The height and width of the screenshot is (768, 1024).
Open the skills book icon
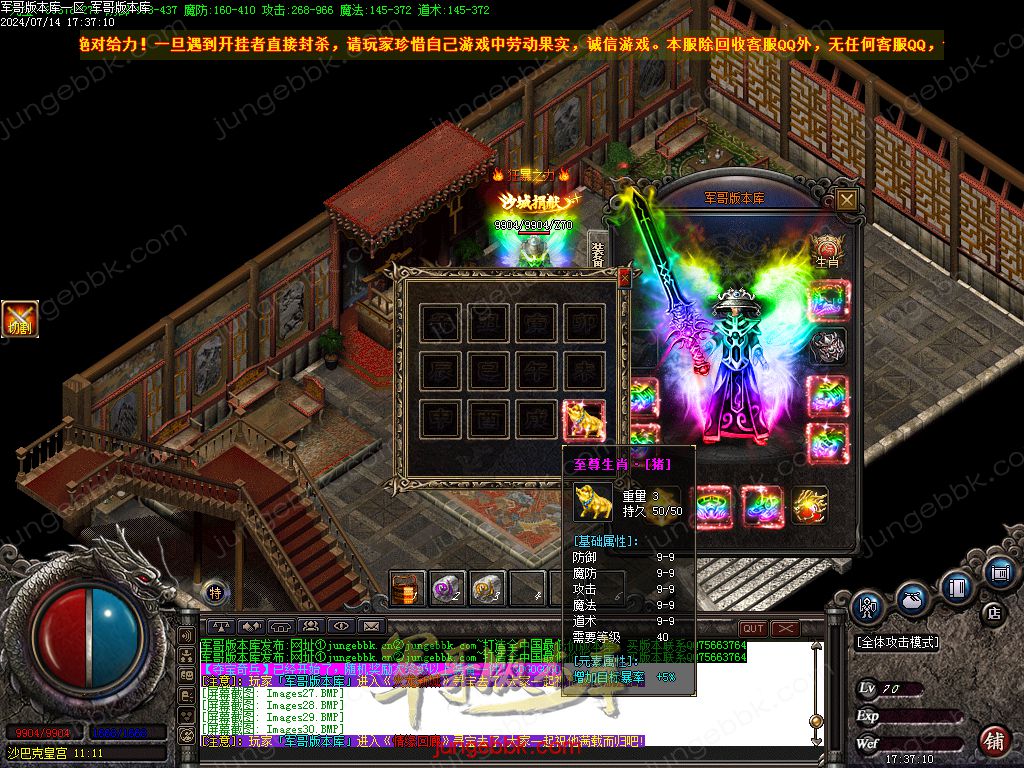click(957, 586)
